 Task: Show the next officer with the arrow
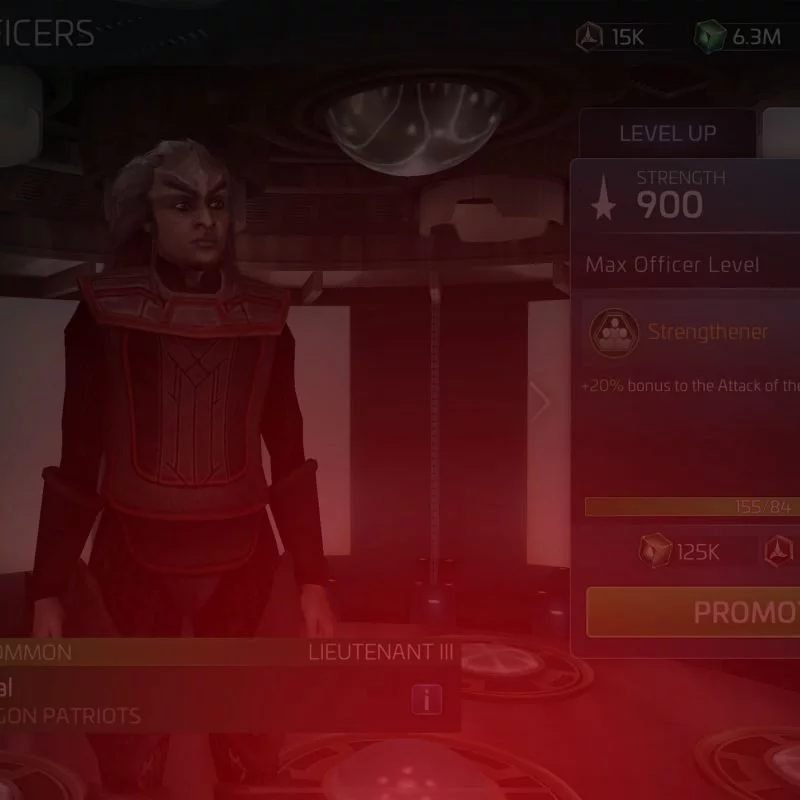(541, 402)
